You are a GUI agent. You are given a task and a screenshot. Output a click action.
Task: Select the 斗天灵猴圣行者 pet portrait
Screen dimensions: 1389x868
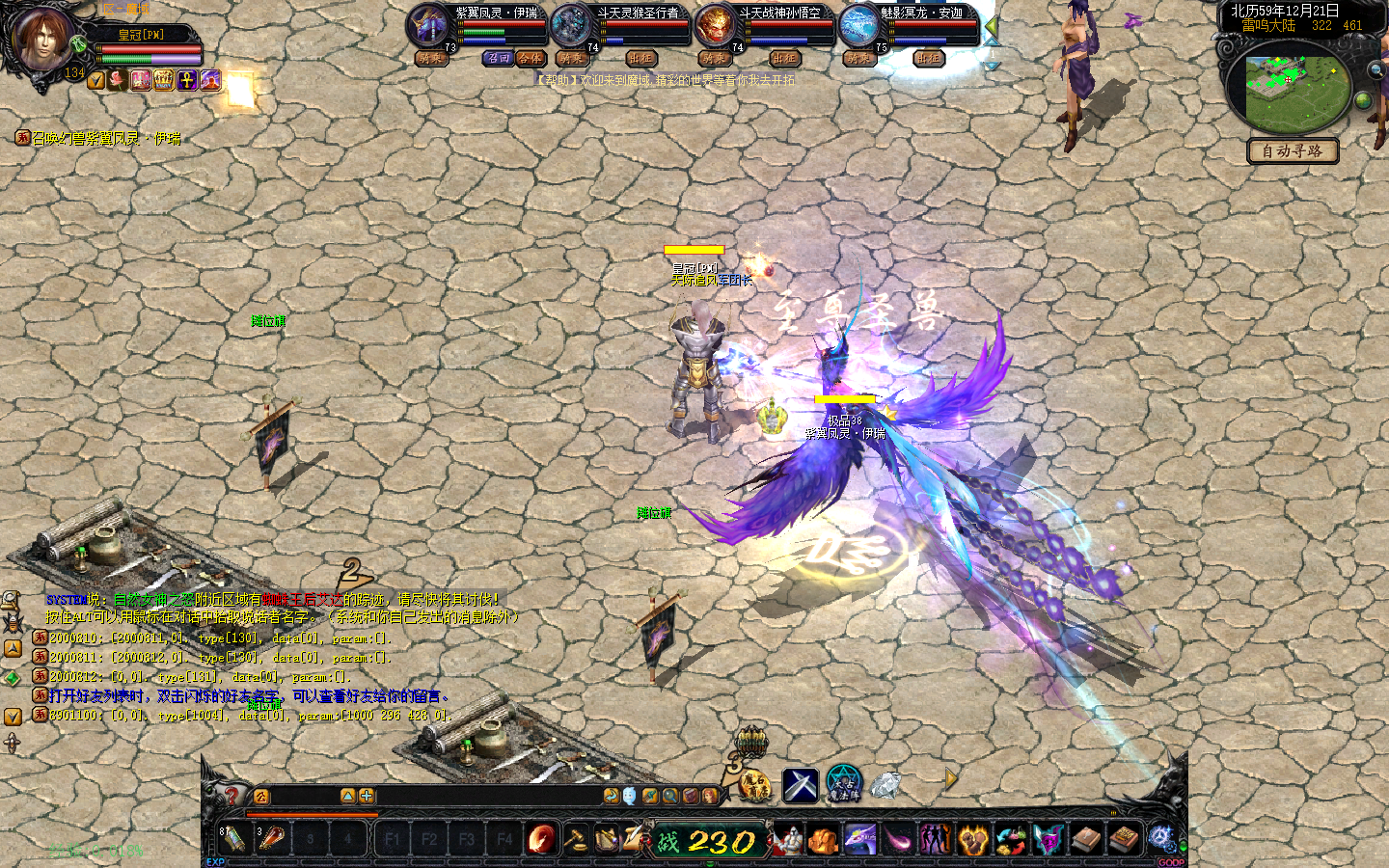click(x=573, y=26)
